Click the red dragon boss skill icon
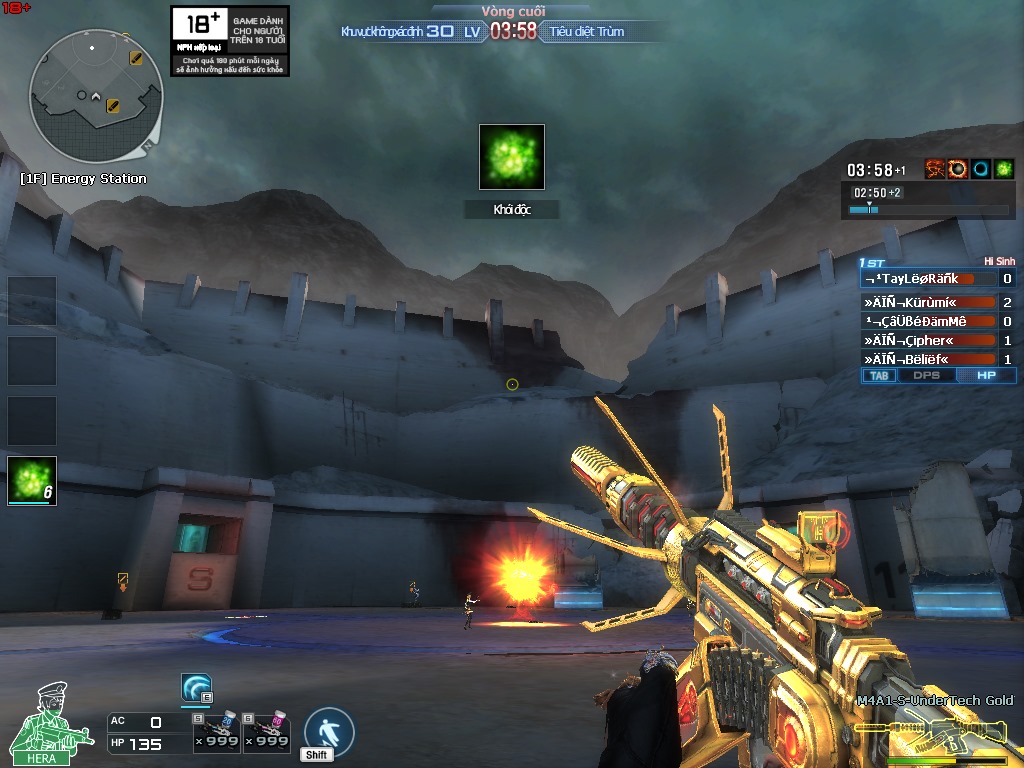This screenshot has height=768, width=1024. click(935, 169)
